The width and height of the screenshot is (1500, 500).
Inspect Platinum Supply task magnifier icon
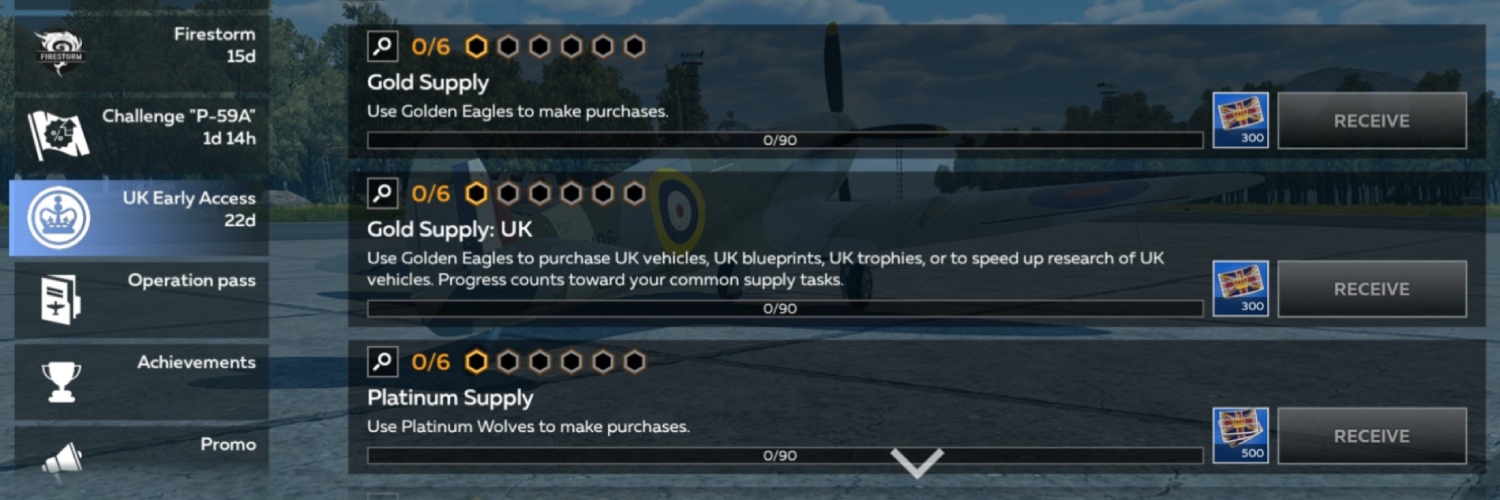383,361
